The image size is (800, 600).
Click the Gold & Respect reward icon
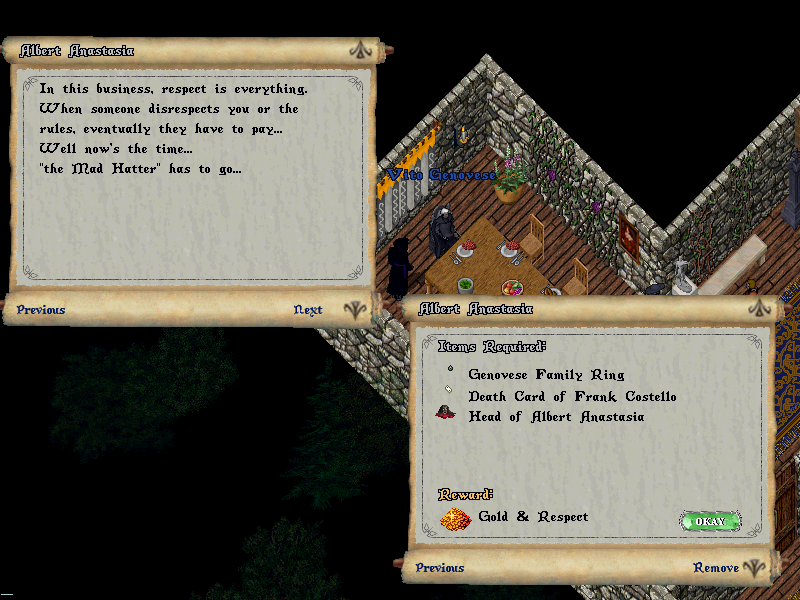tap(455, 518)
